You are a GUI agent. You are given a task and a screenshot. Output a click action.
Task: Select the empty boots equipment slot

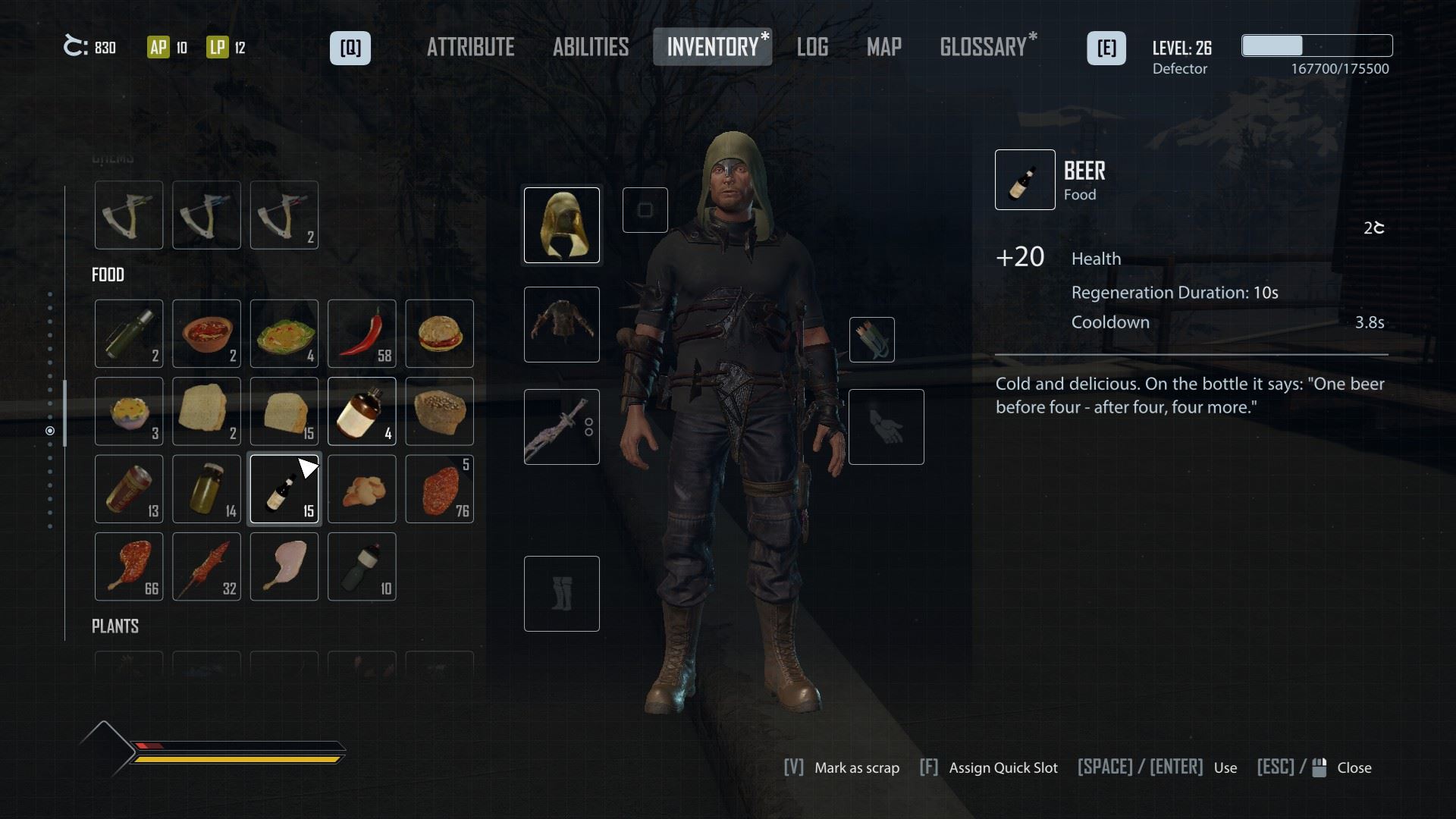pos(562,594)
